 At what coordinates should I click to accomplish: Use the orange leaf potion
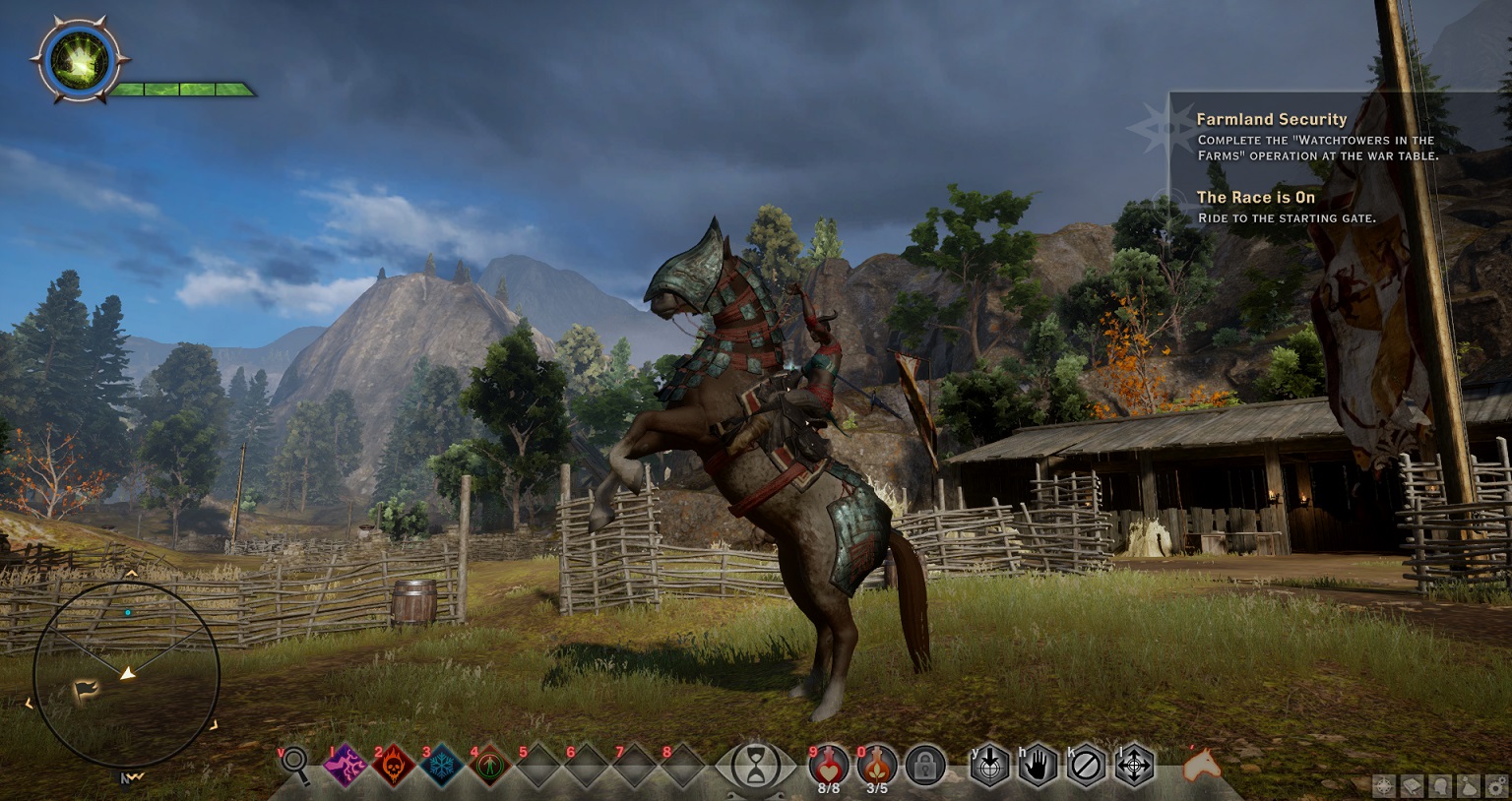coord(876,764)
